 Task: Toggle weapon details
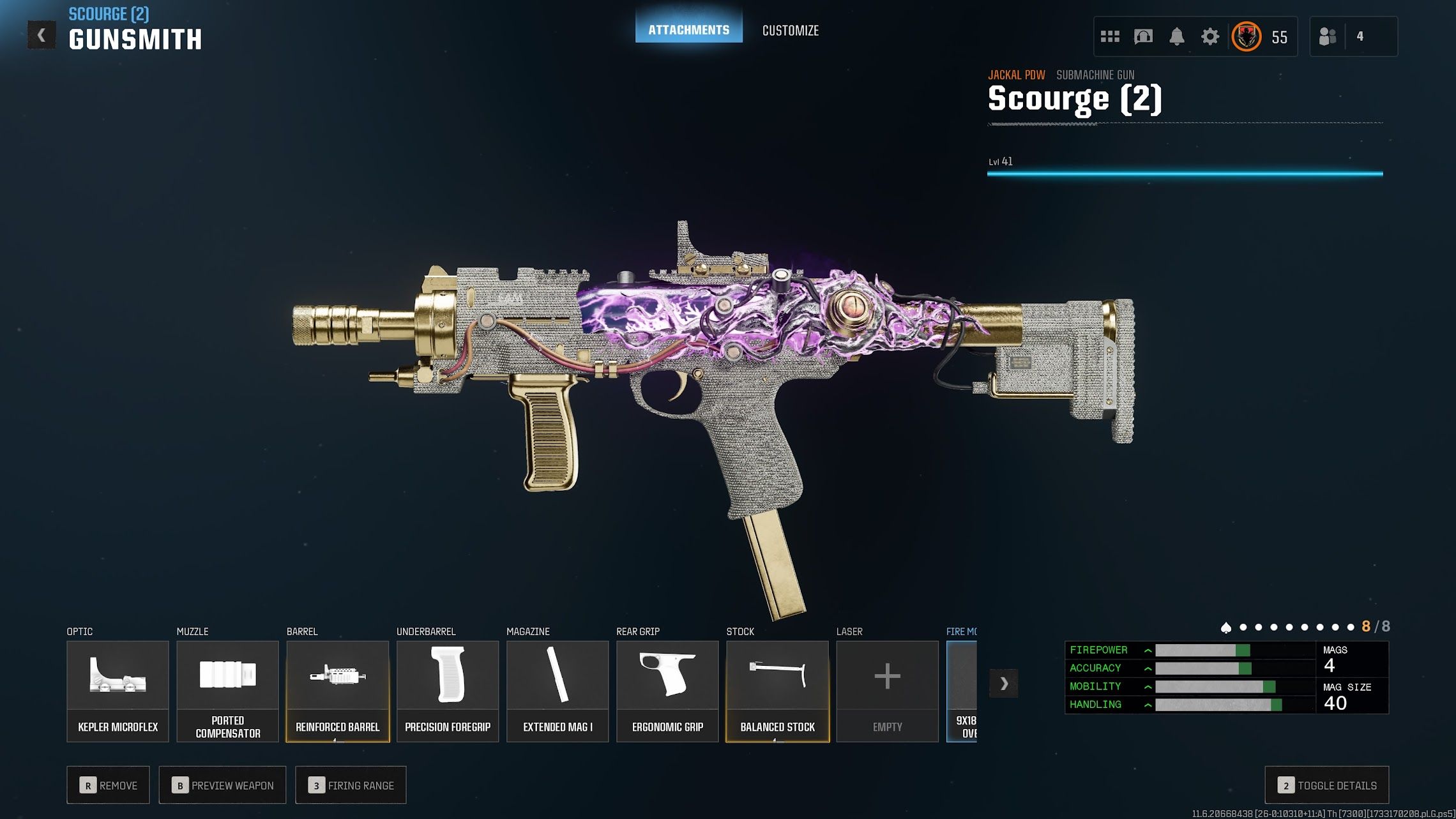1326,785
